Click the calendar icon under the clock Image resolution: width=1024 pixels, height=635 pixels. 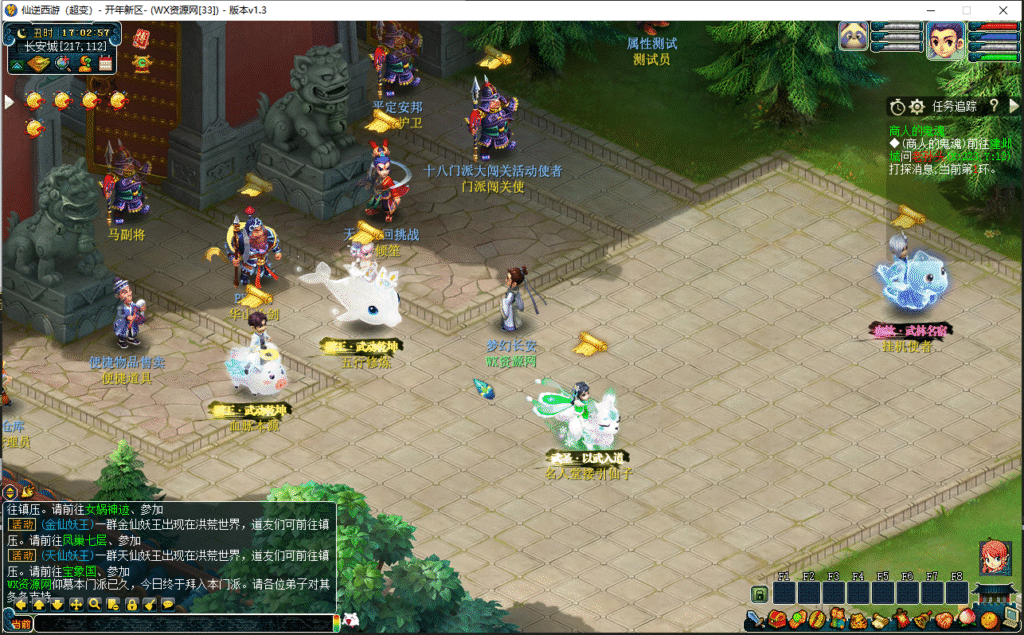[105, 65]
